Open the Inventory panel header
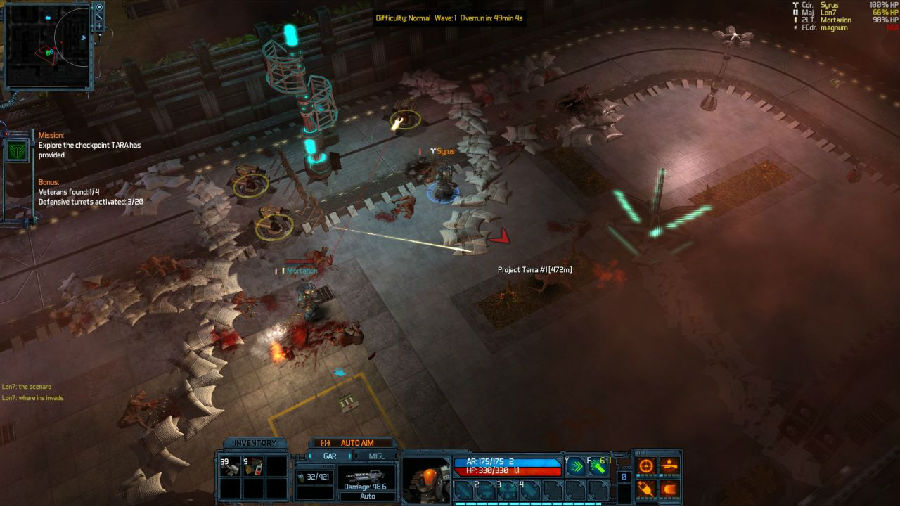Viewport: 900px width, 506px height. click(x=249, y=443)
